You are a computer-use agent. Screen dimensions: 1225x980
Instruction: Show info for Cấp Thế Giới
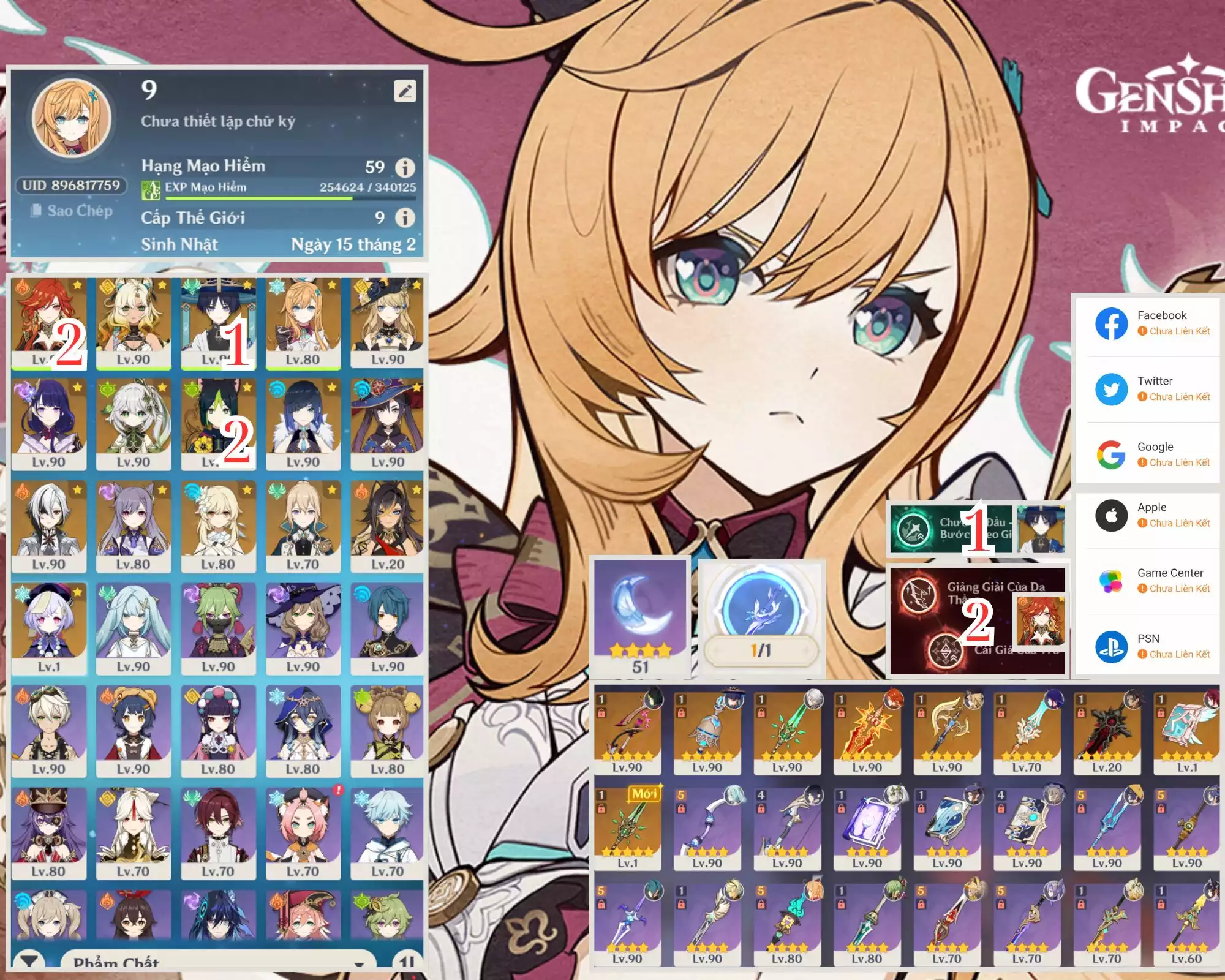coord(405,217)
